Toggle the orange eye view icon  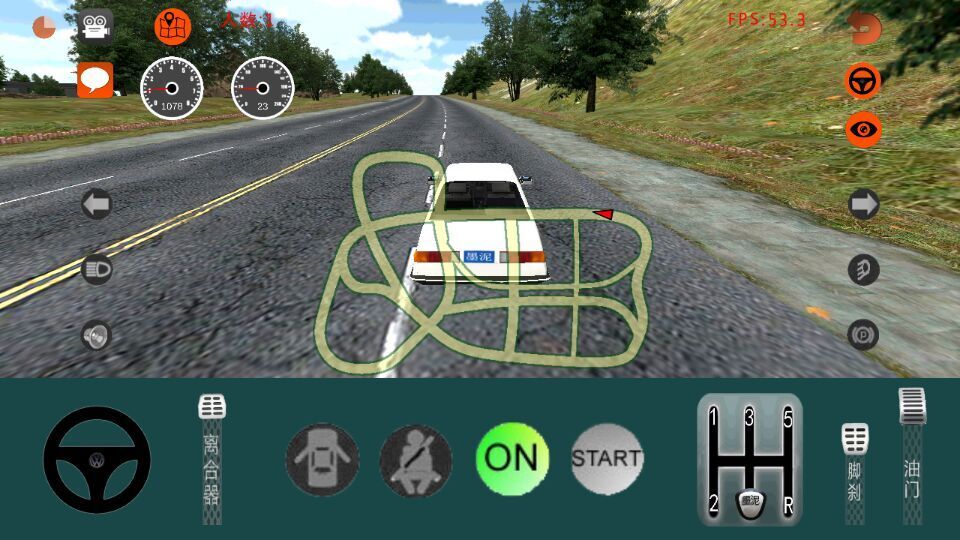click(x=863, y=129)
